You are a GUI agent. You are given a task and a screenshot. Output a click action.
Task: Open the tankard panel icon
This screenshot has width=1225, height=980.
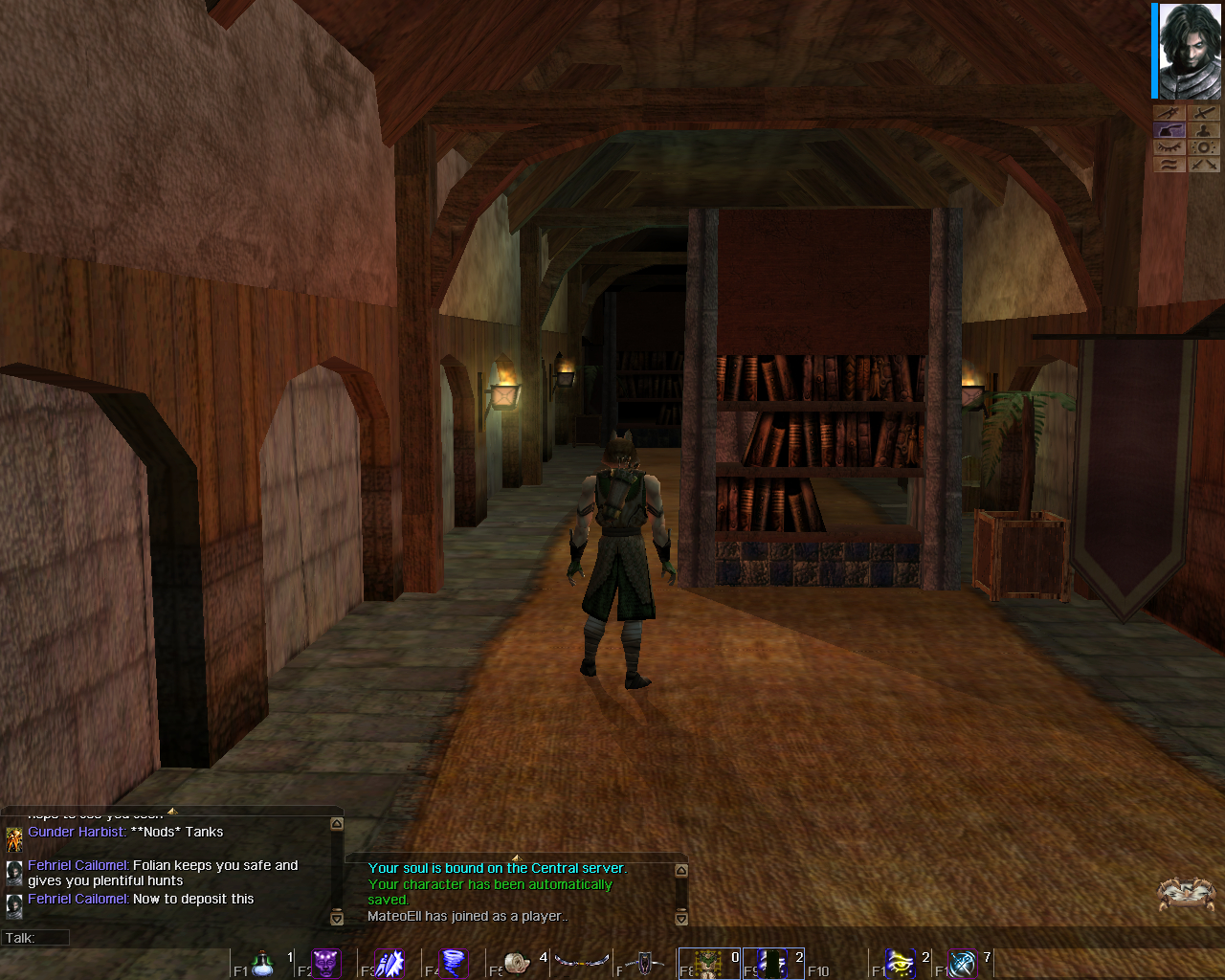coord(1169,129)
